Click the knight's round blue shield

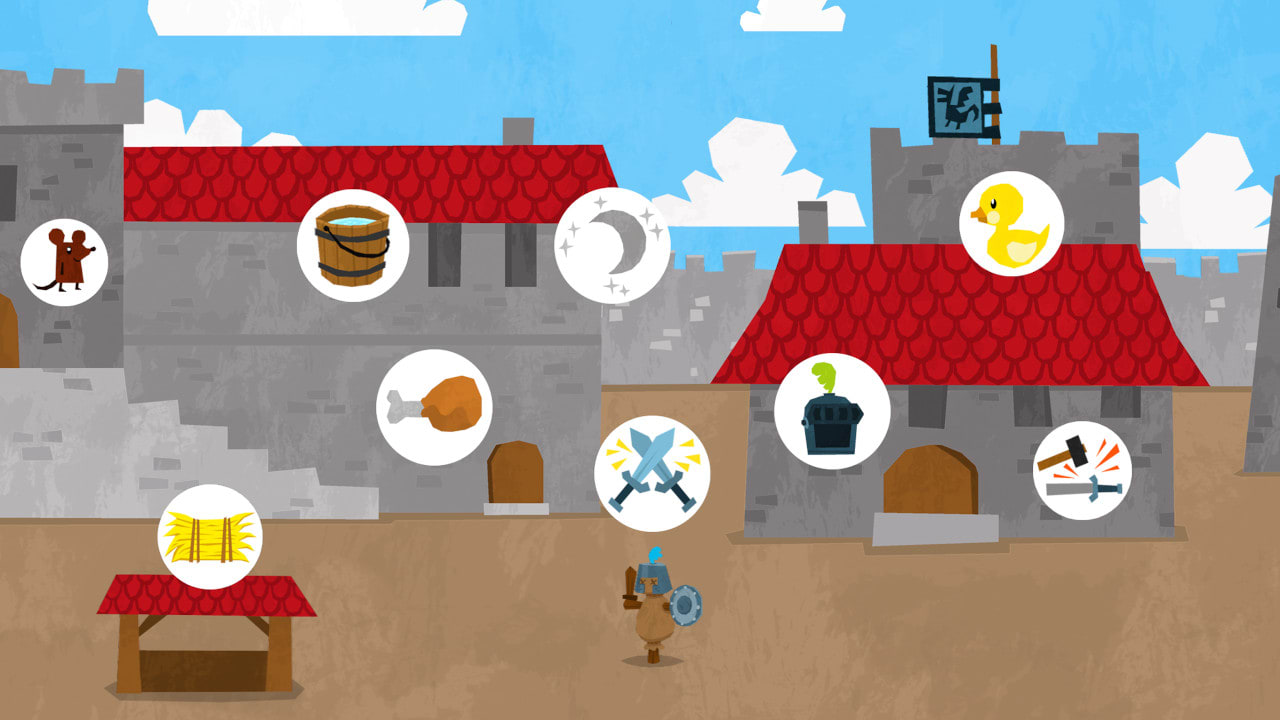point(685,605)
